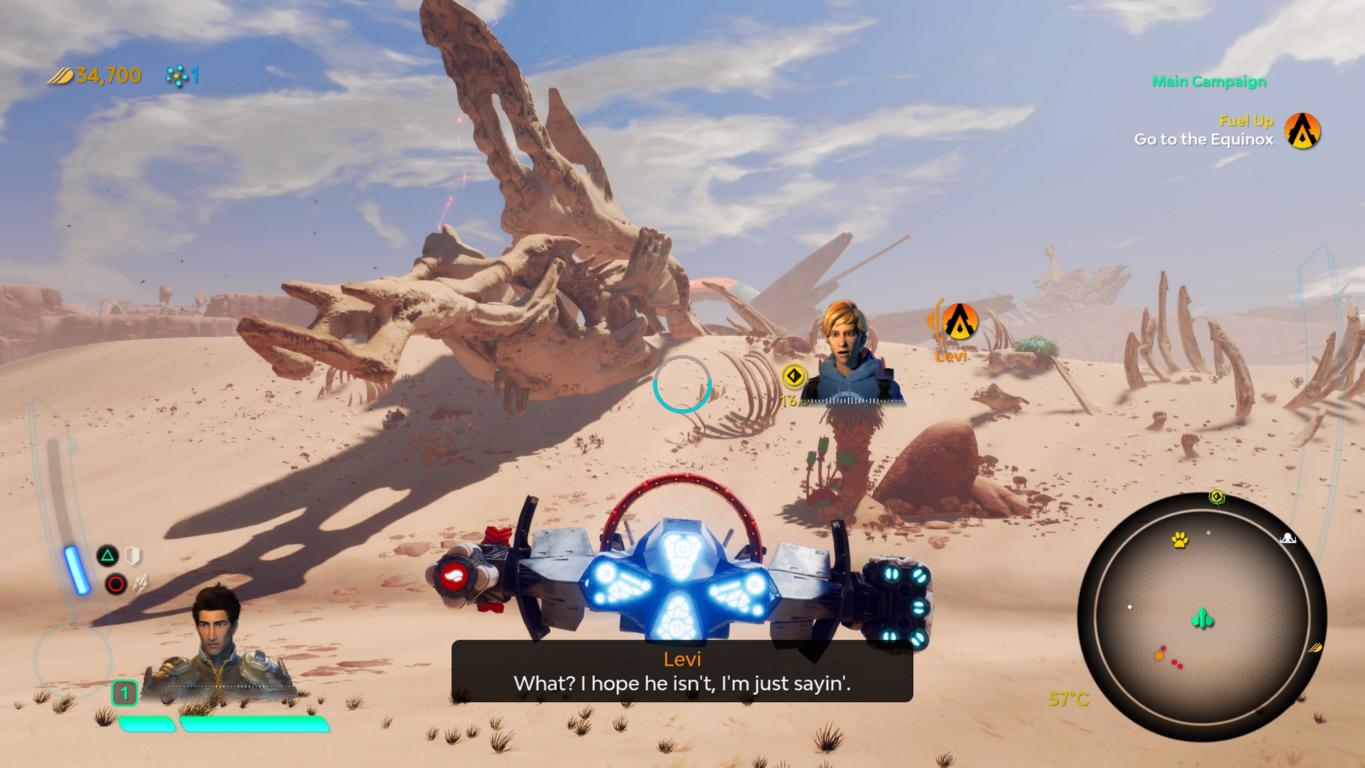Select the orange dot on the minimap
1365x768 pixels.
click(1160, 656)
